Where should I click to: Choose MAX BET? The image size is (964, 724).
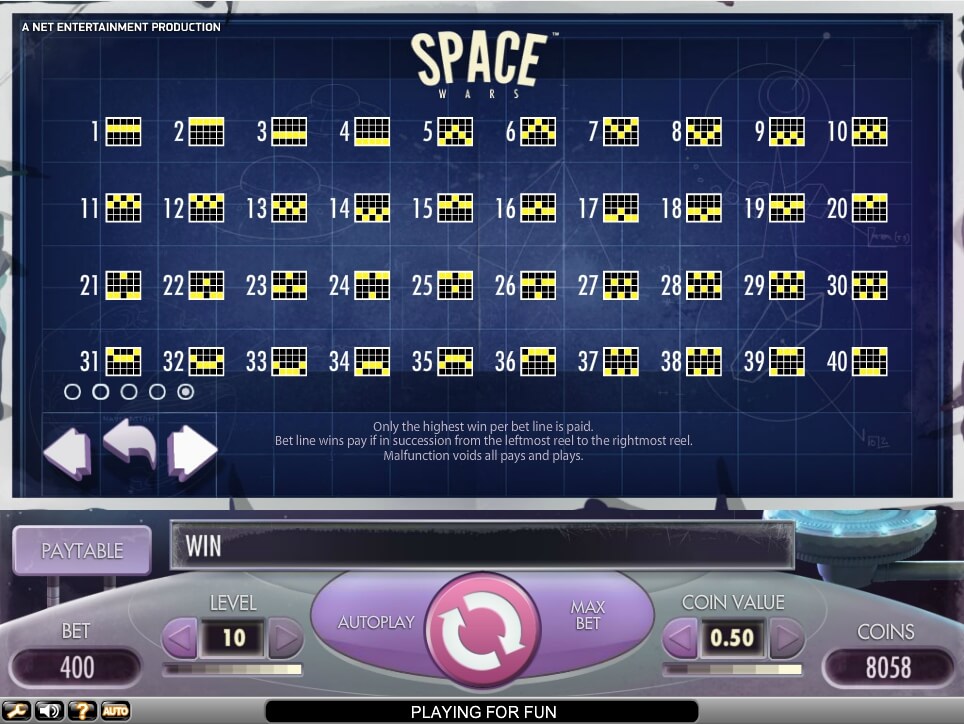coord(587,615)
